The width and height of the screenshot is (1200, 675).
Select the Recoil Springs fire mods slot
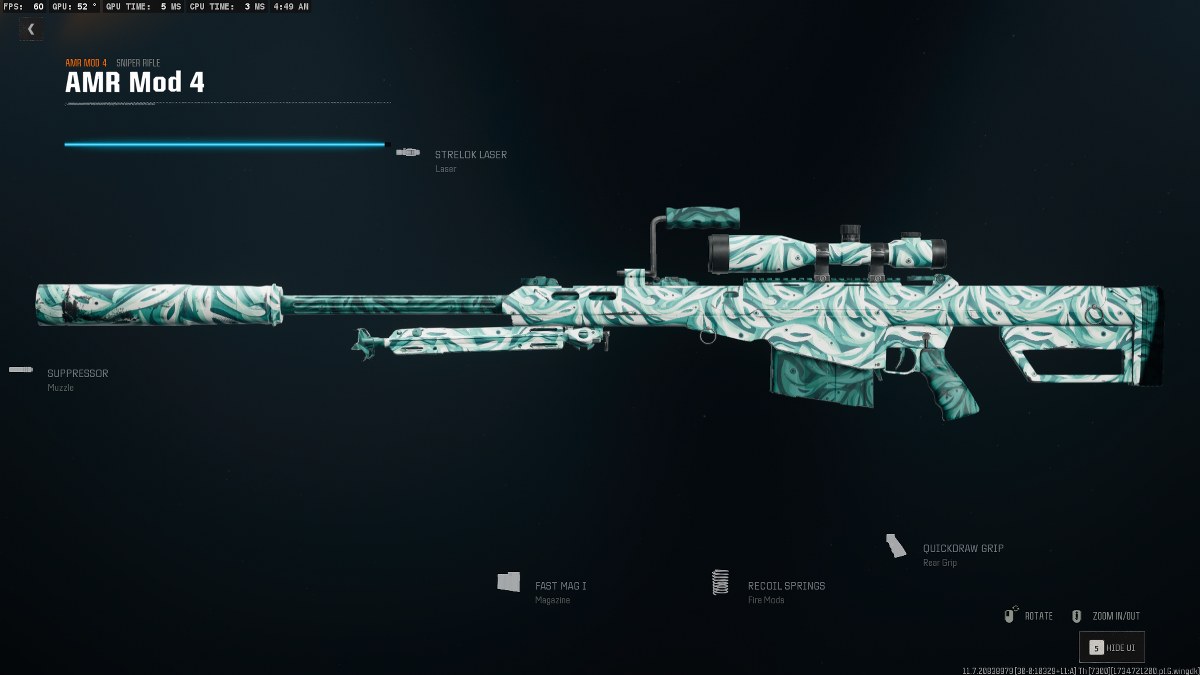(x=785, y=586)
